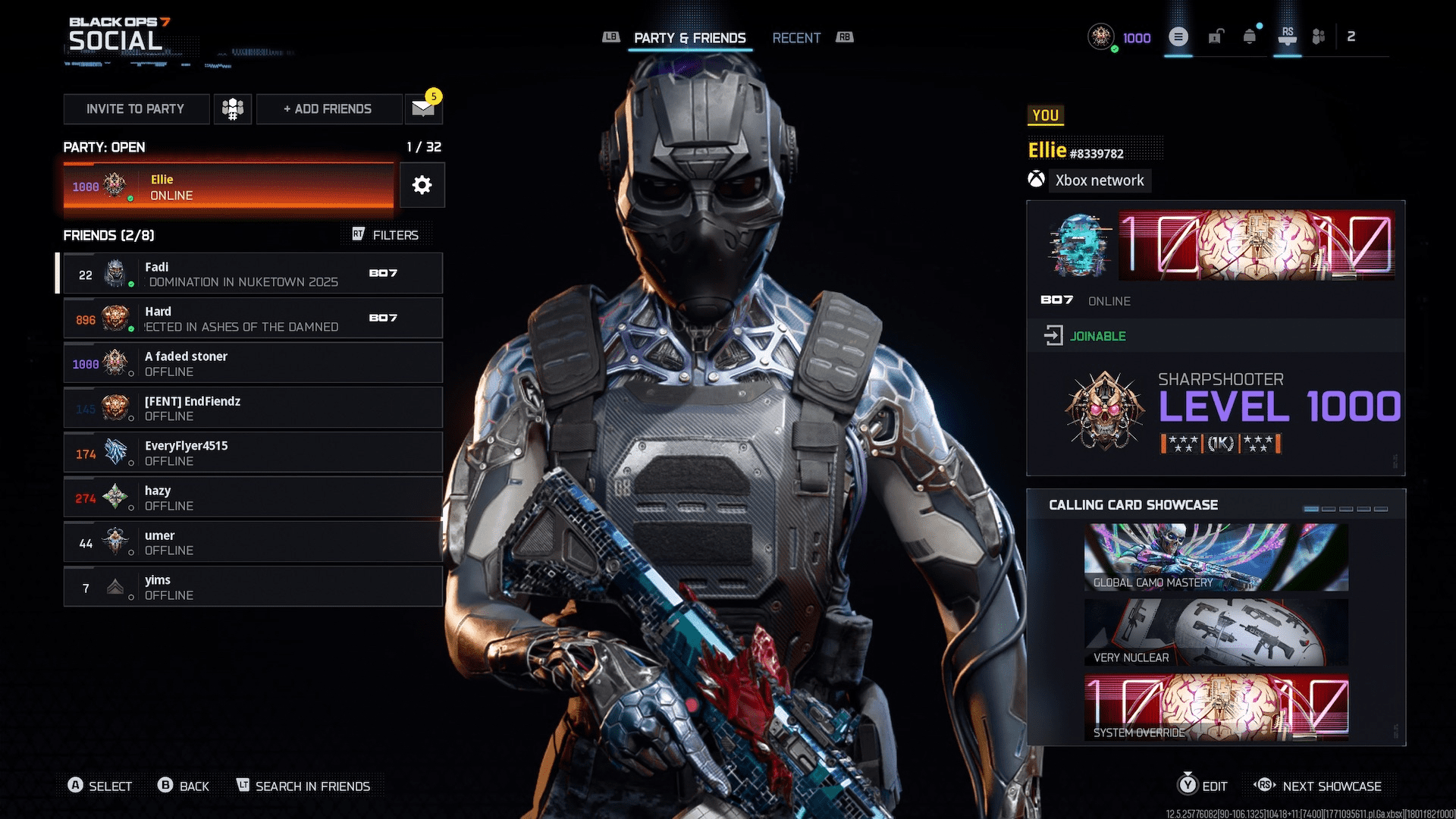
Task: Open the Party & Friends tab
Action: 690,37
